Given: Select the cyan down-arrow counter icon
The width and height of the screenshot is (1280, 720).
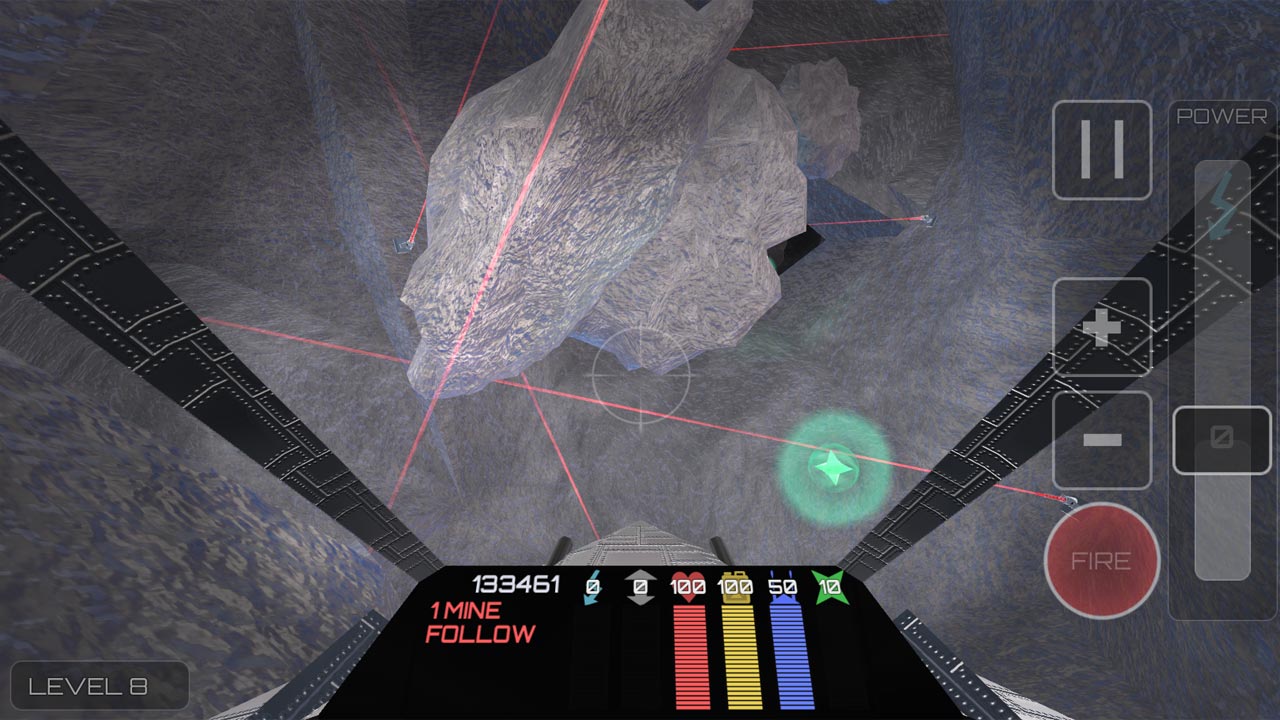Looking at the screenshot, I should tap(591, 585).
